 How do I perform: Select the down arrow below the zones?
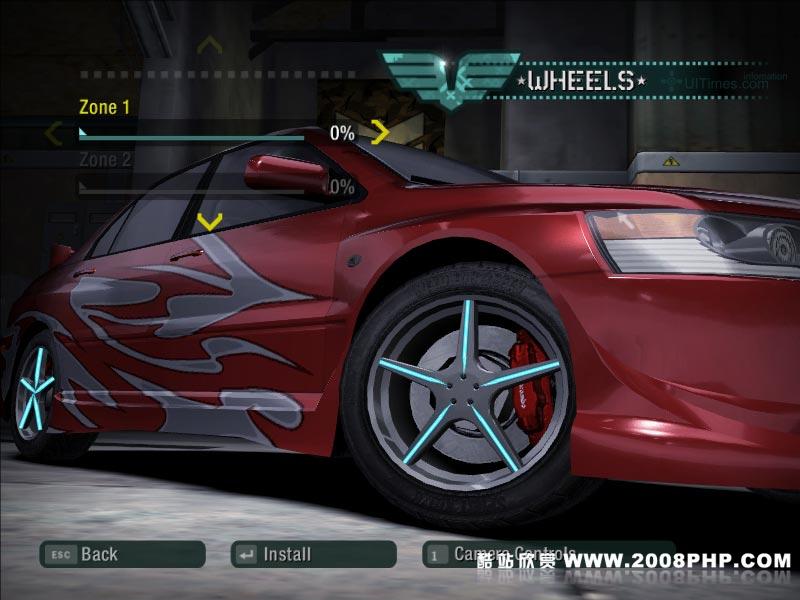(x=208, y=221)
